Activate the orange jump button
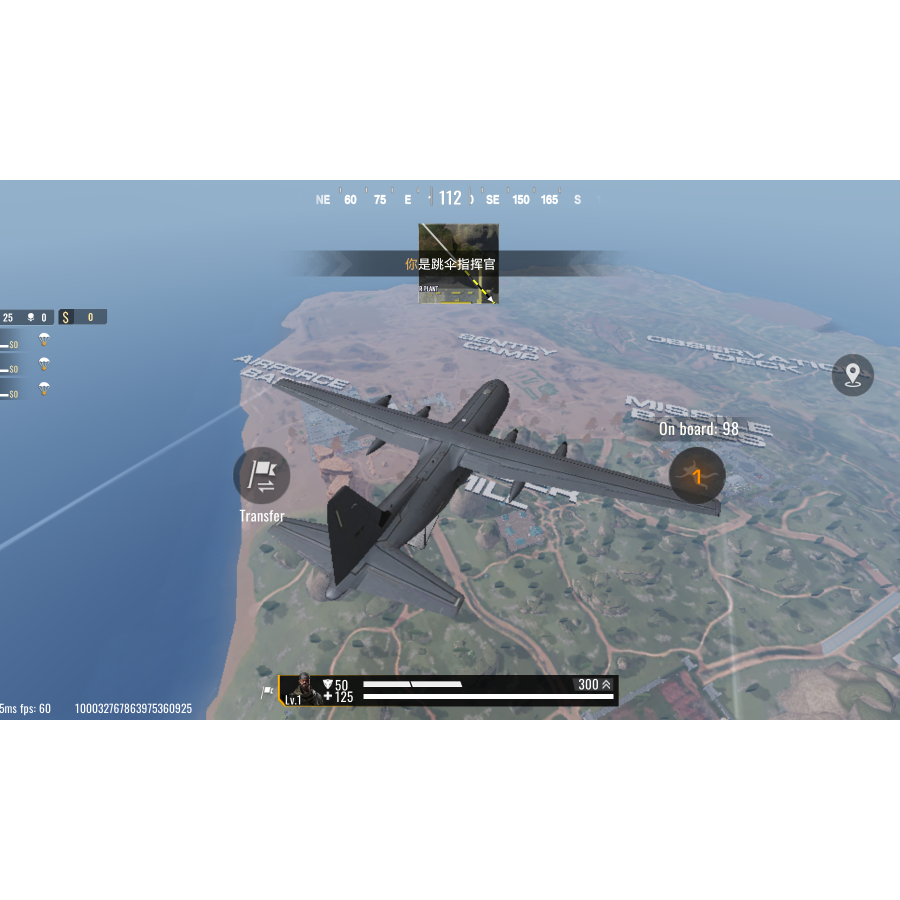This screenshot has height=900, width=900. click(697, 476)
